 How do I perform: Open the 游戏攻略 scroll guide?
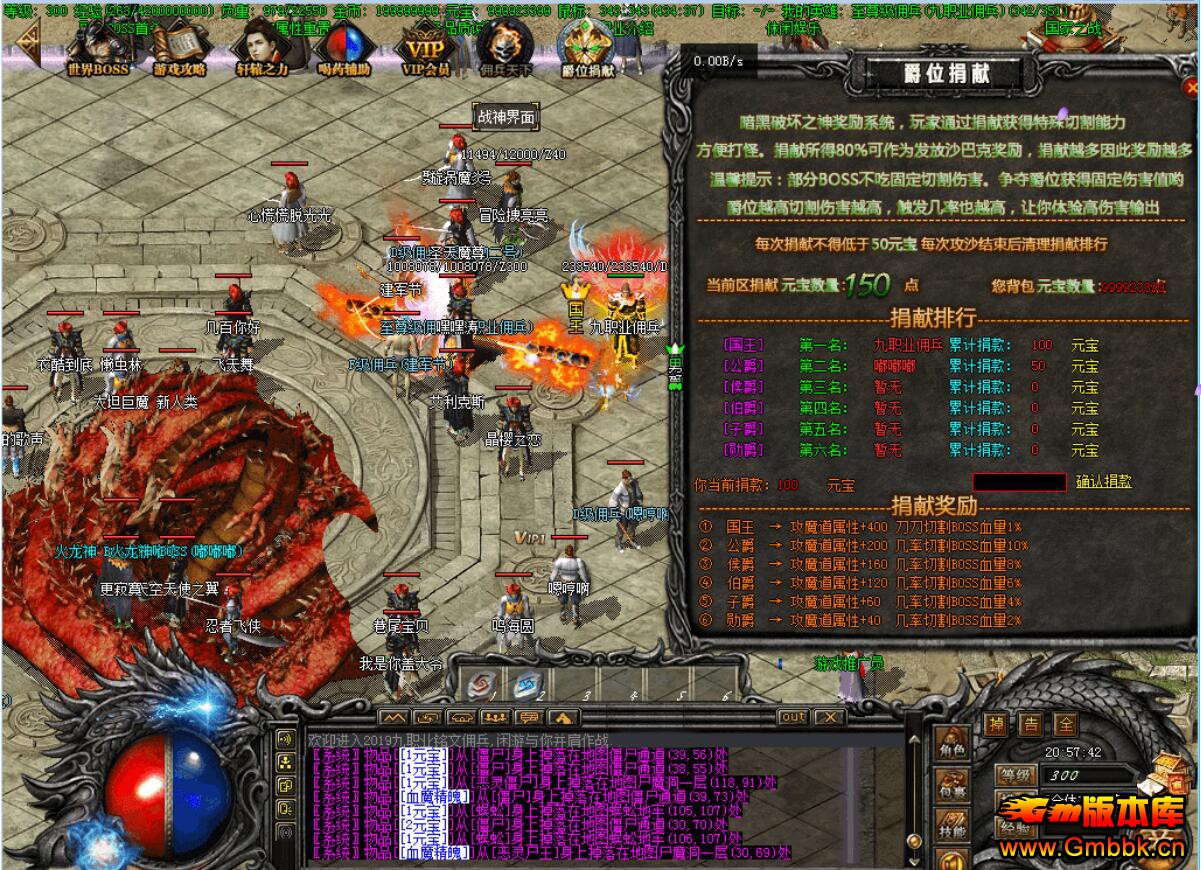(179, 48)
